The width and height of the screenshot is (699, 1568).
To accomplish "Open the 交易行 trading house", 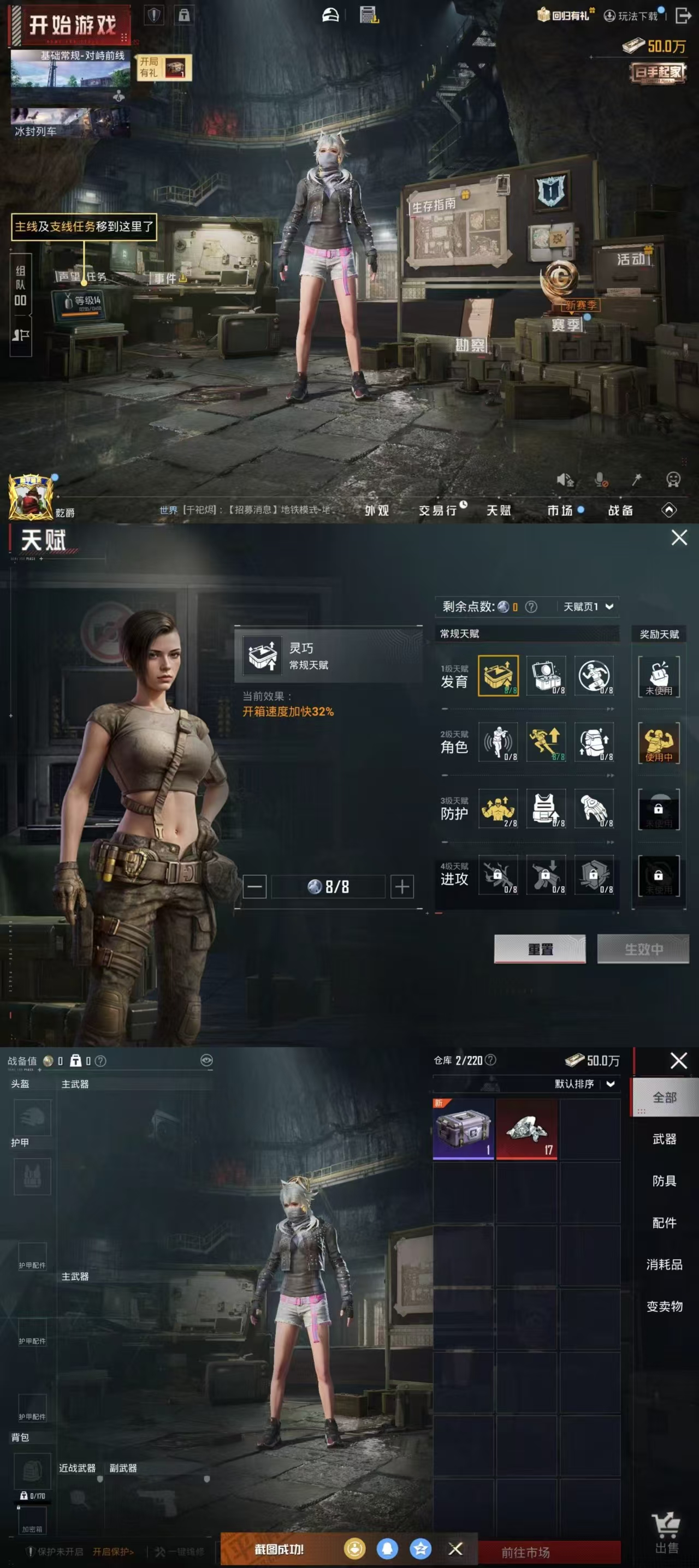I will (x=439, y=510).
